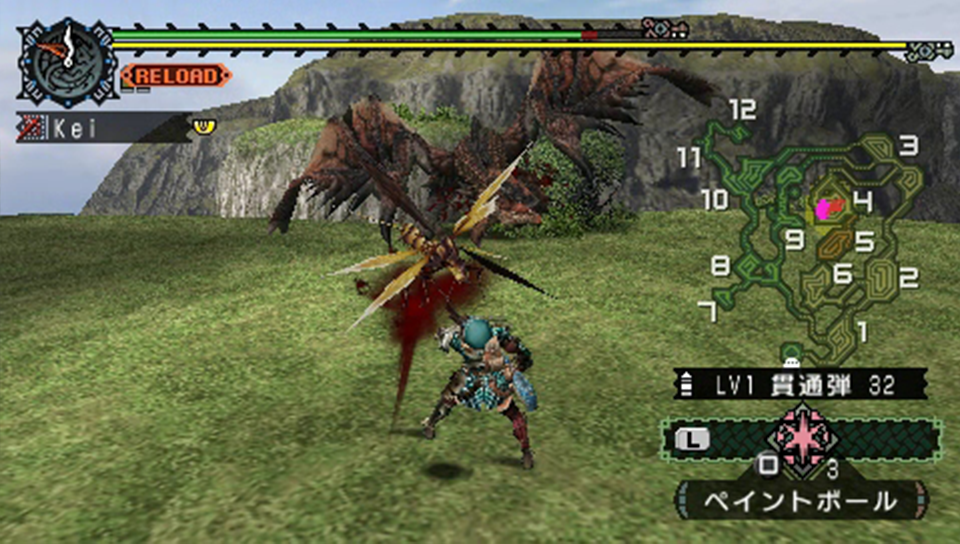Image resolution: width=960 pixels, height=544 pixels.
Task: Click the ペイントボール item name label
Action: point(801,498)
